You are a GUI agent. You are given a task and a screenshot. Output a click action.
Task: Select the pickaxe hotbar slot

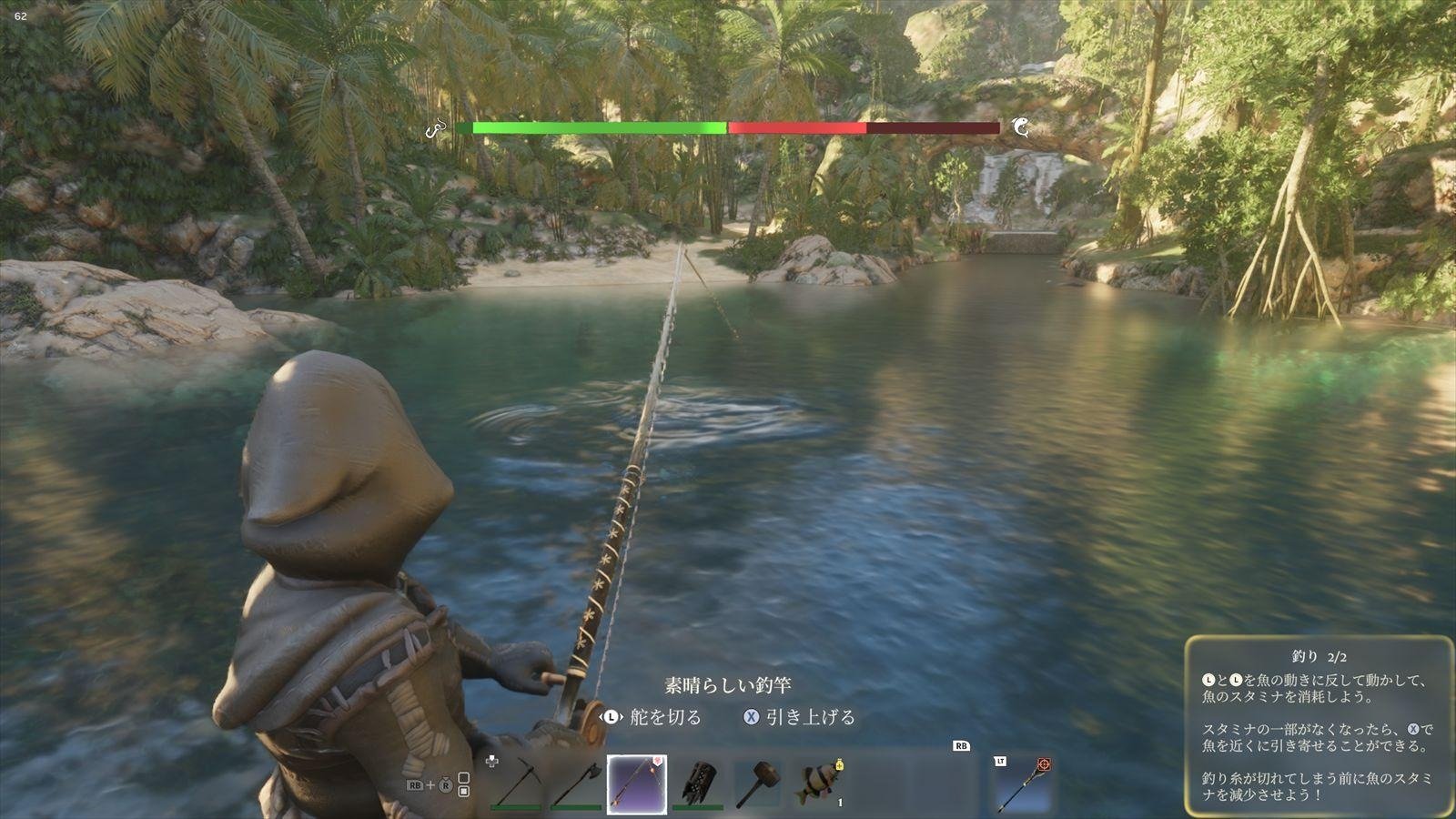coord(517,782)
